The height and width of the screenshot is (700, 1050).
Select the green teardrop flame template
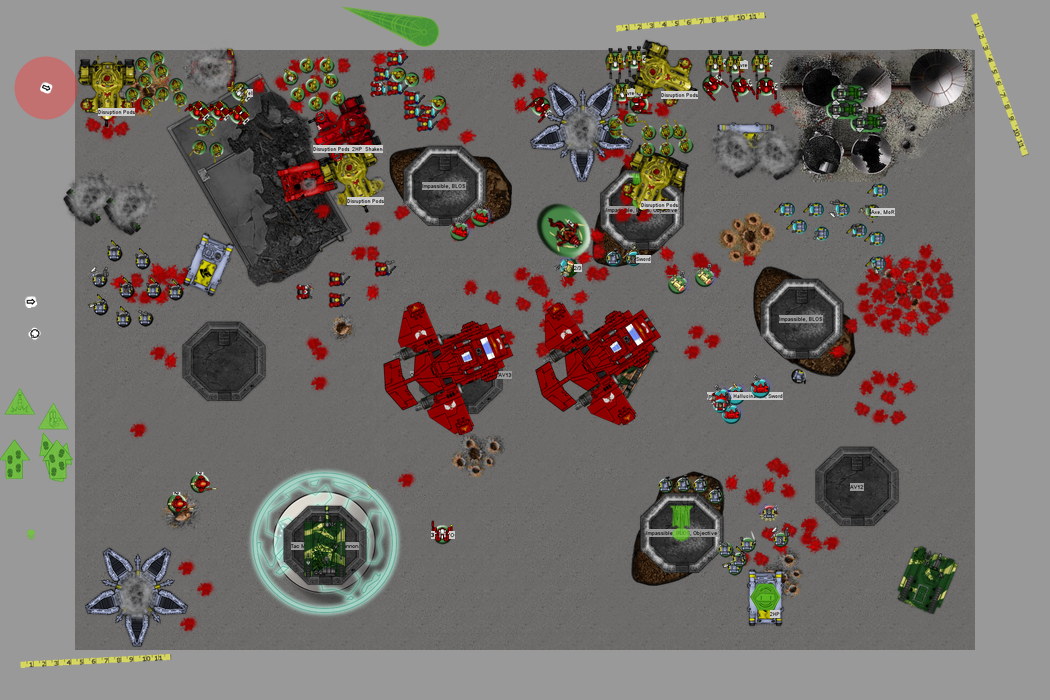(x=396, y=25)
